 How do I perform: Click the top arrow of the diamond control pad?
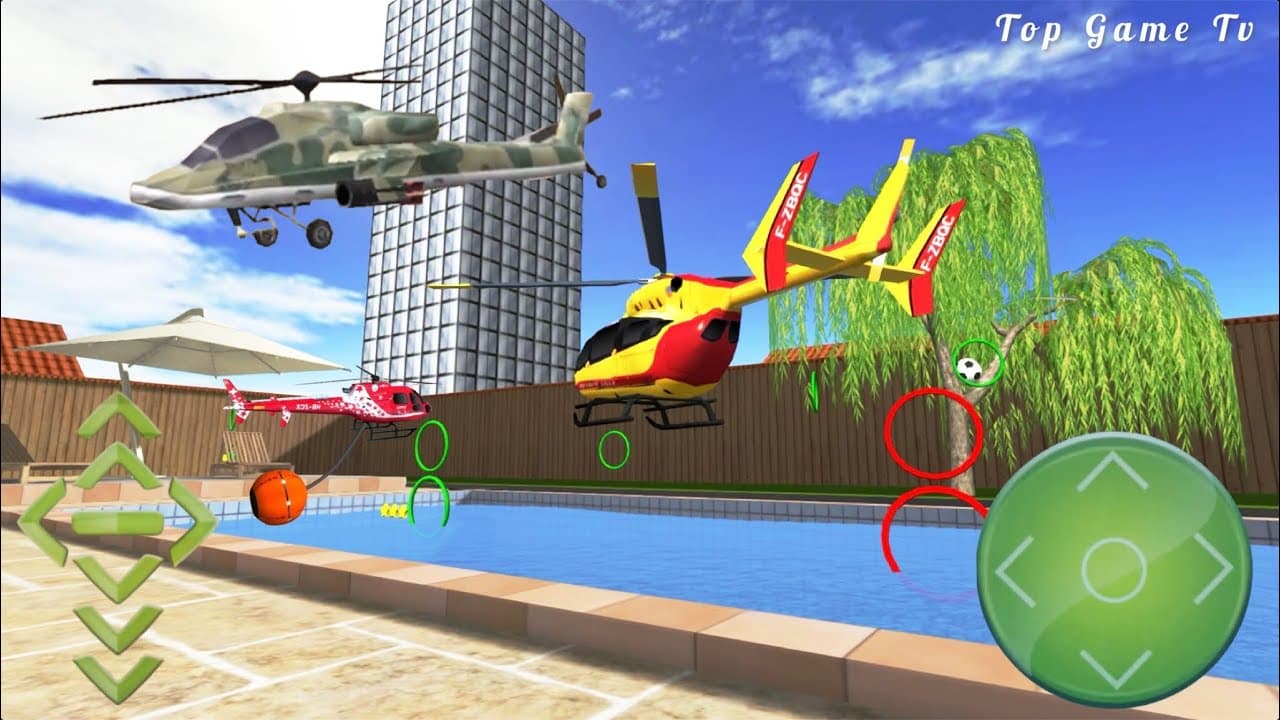point(119,465)
